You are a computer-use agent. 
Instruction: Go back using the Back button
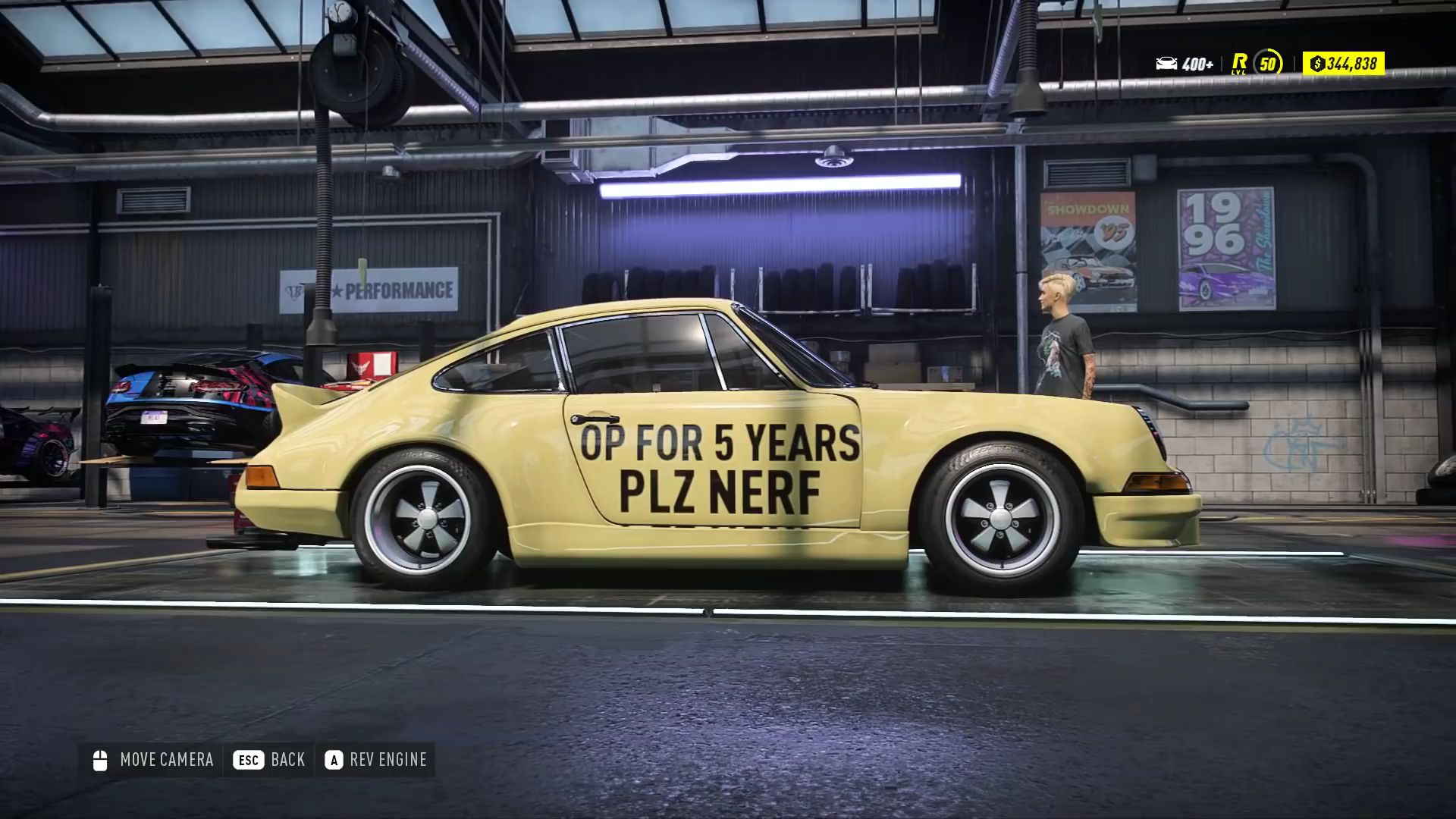tap(269, 760)
